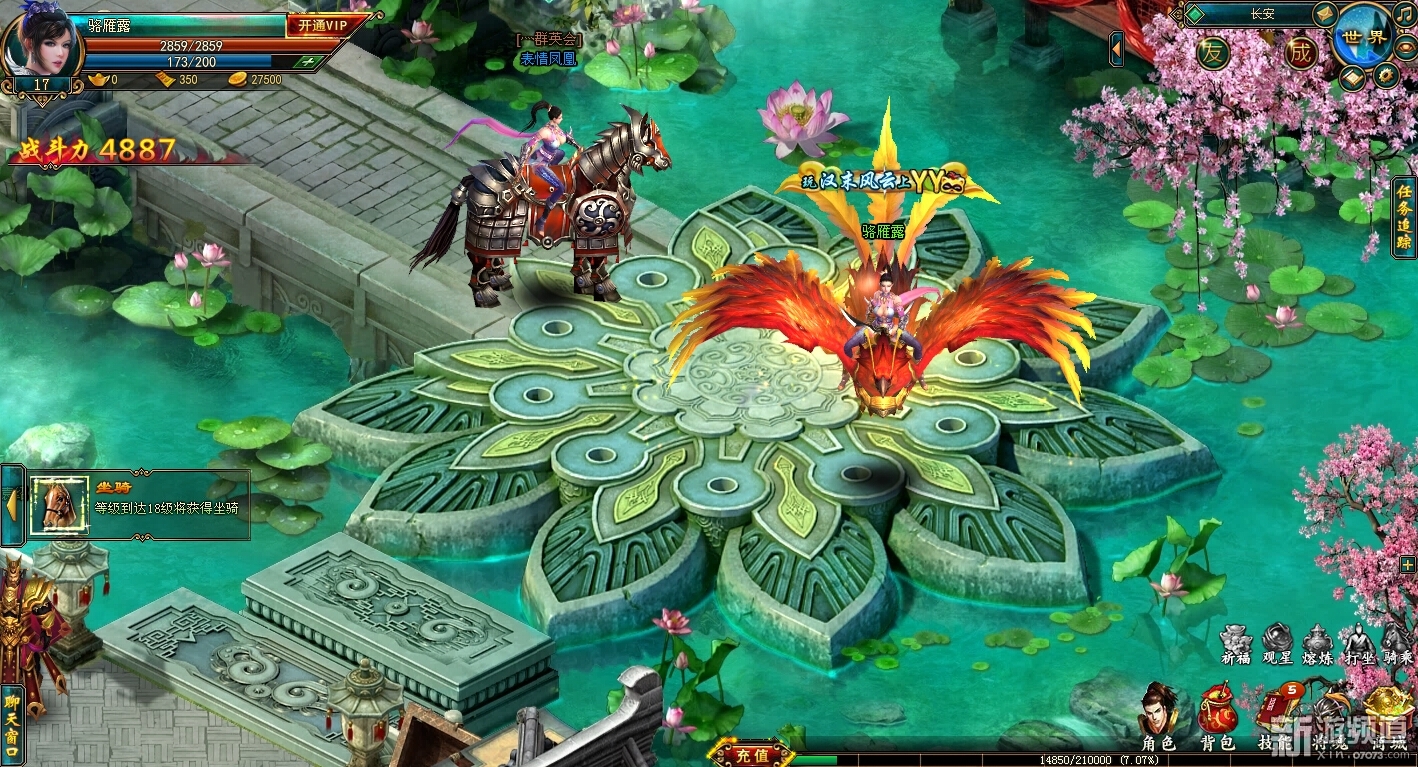The image size is (1418, 767).
Task: Open the 成 achievements button
Action: coord(1300,52)
